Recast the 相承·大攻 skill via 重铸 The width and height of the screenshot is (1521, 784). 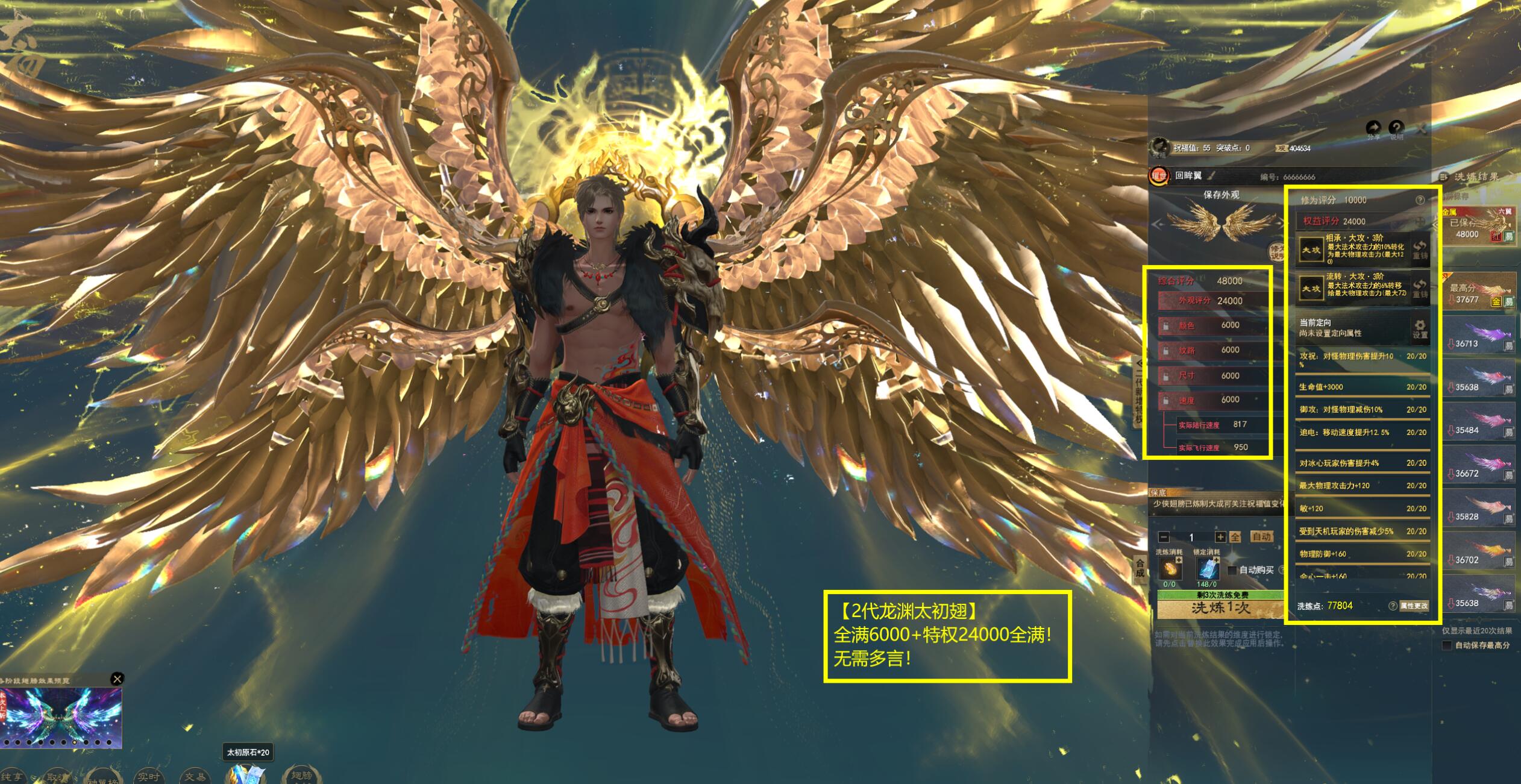pyautogui.click(x=1420, y=250)
